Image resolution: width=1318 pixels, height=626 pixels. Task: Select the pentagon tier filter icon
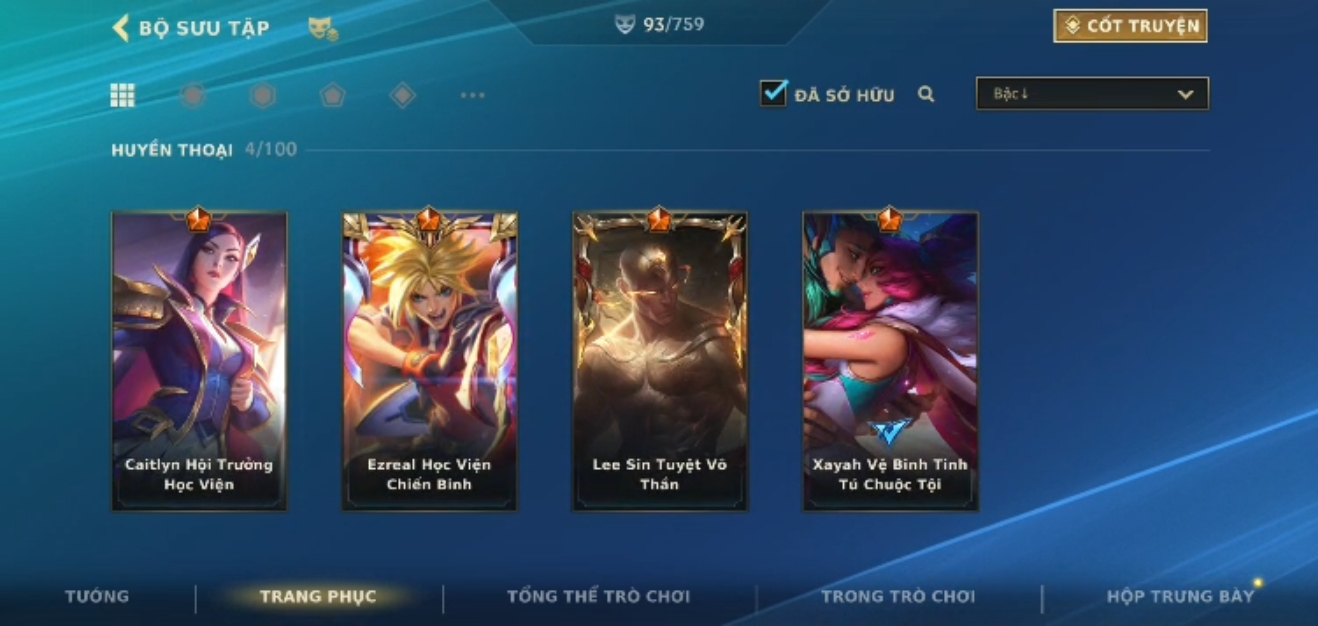(x=332, y=95)
